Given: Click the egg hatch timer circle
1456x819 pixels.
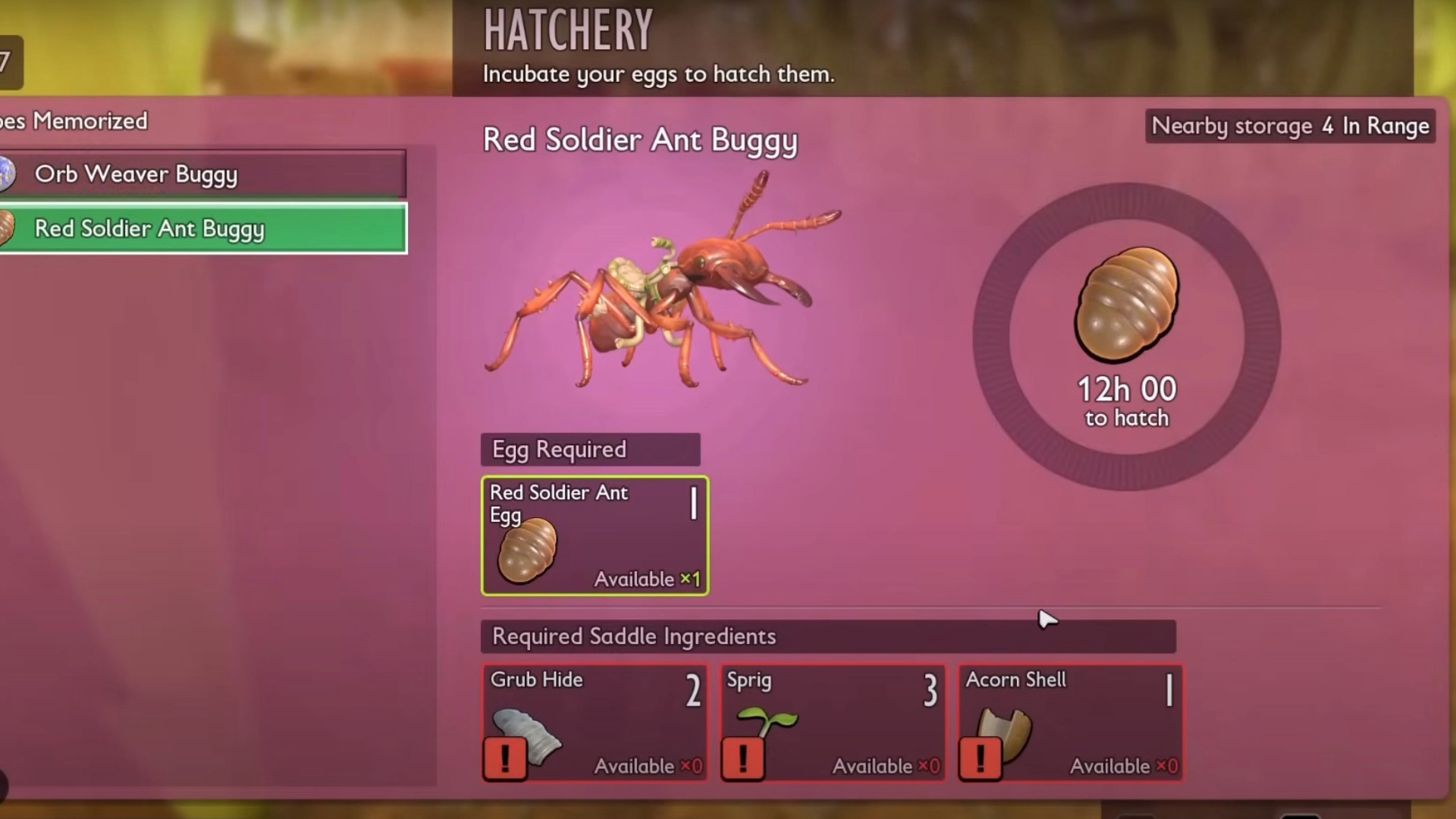Looking at the screenshot, I should (1127, 337).
